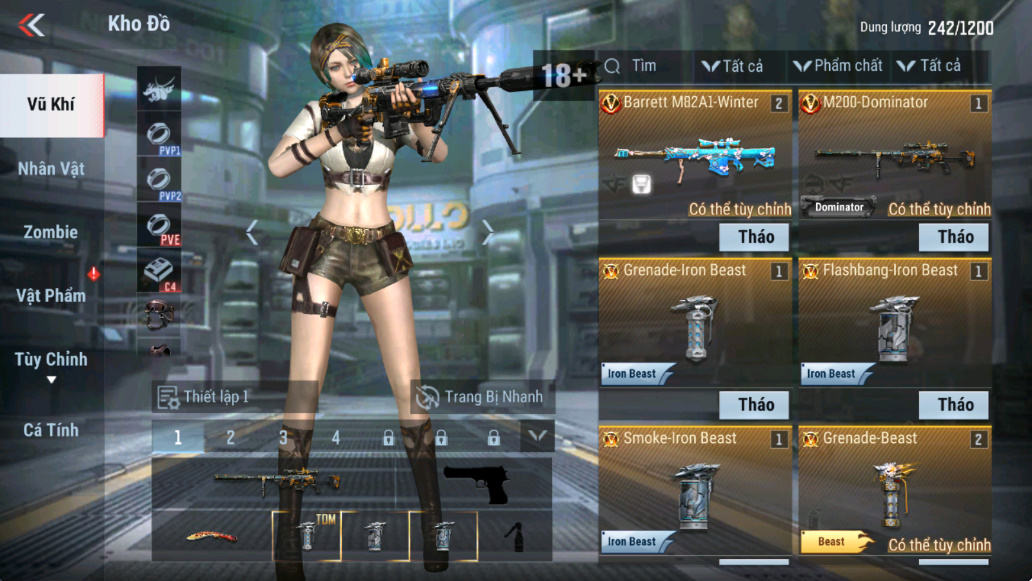Image resolution: width=1032 pixels, height=581 pixels.
Task: Pick the Flashbang-Iron Beast card
Action: click(894, 322)
